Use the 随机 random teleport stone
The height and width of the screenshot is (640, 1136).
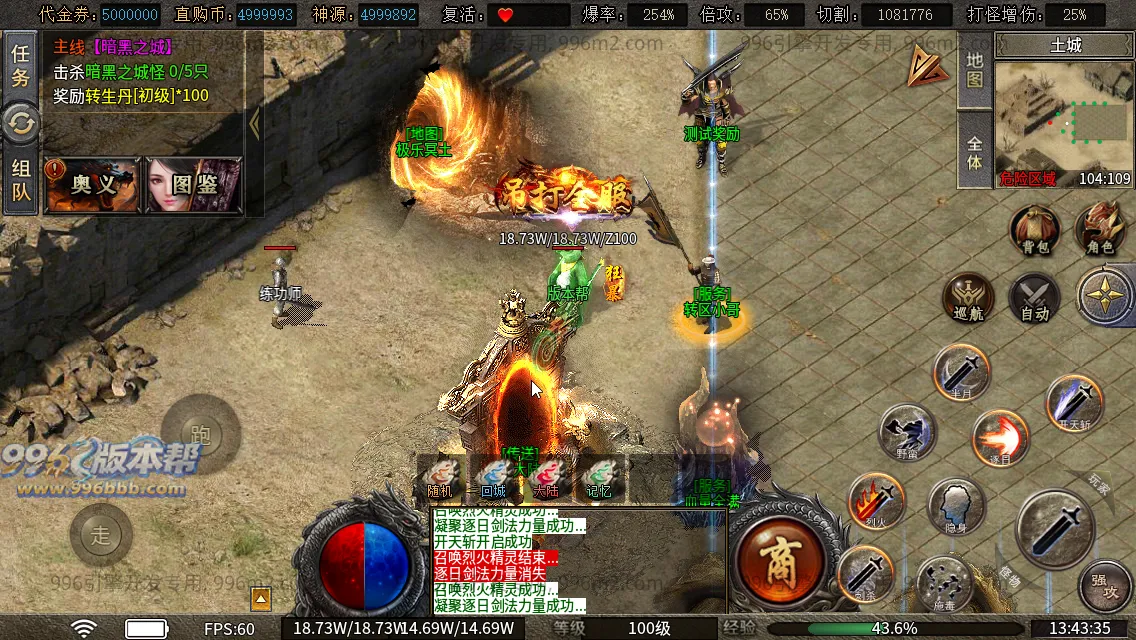pos(440,477)
